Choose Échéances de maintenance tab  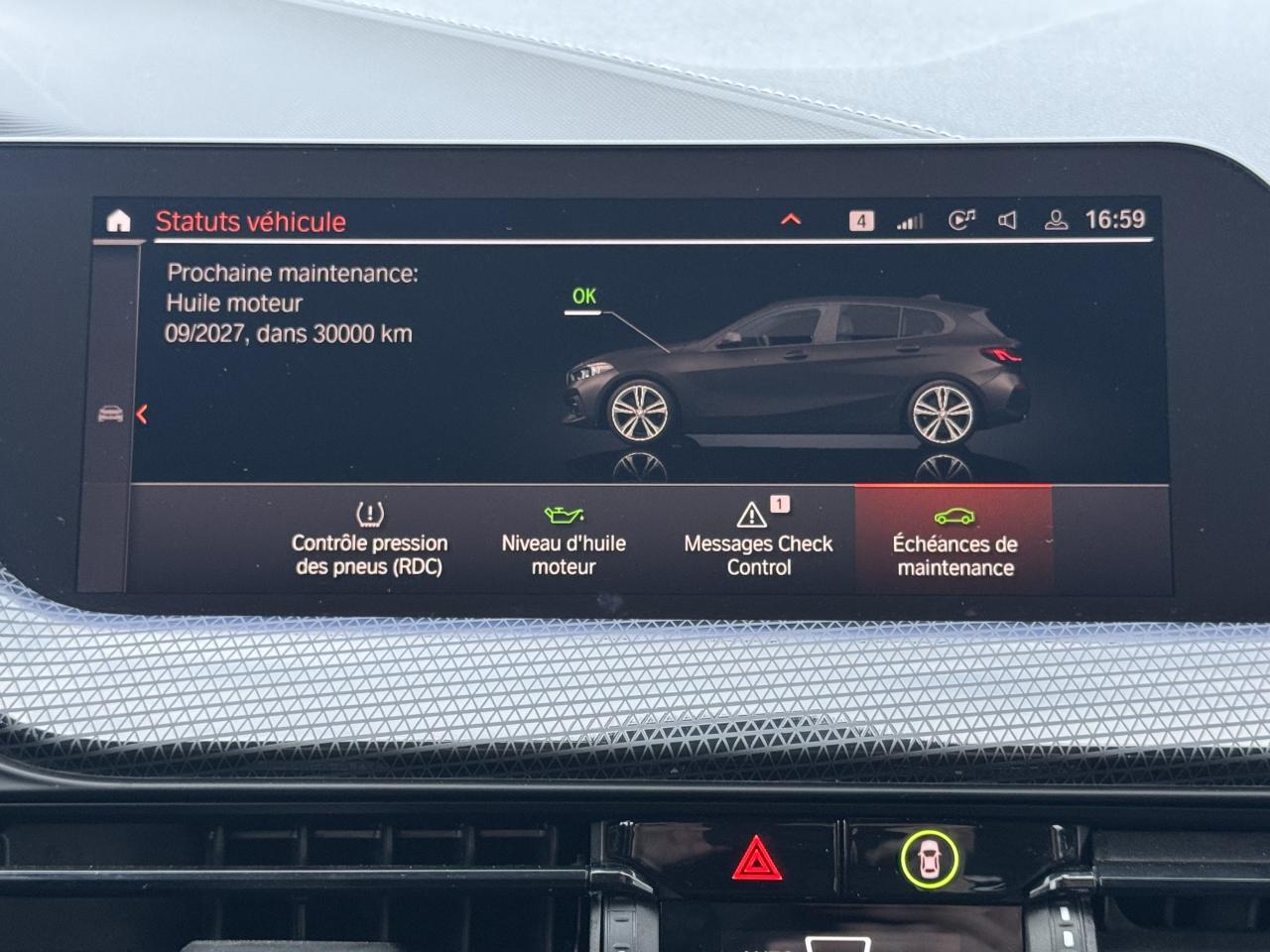pyautogui.click(x=953, y=540)
